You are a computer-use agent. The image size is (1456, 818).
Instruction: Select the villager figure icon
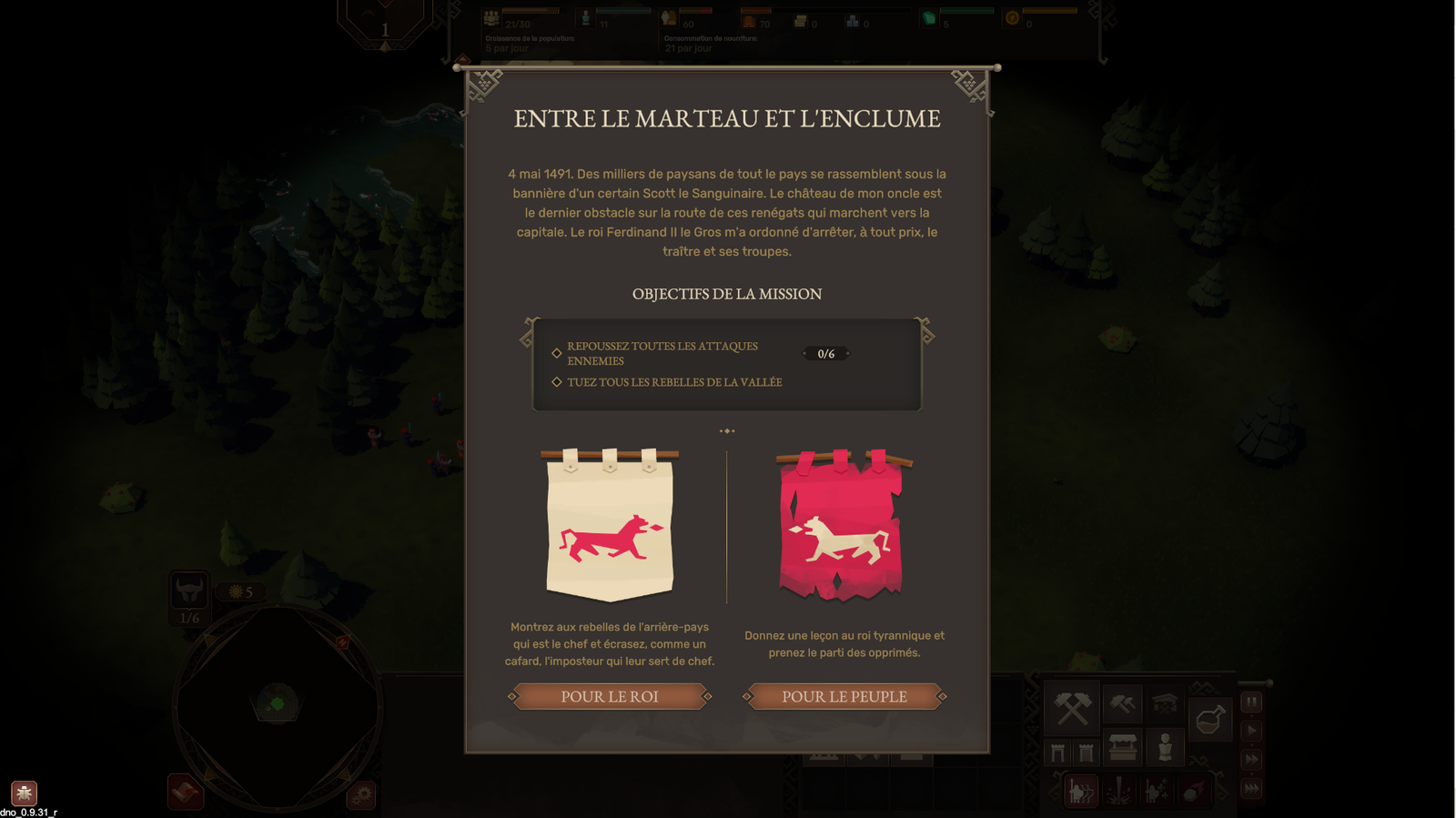pos(1165,748)
